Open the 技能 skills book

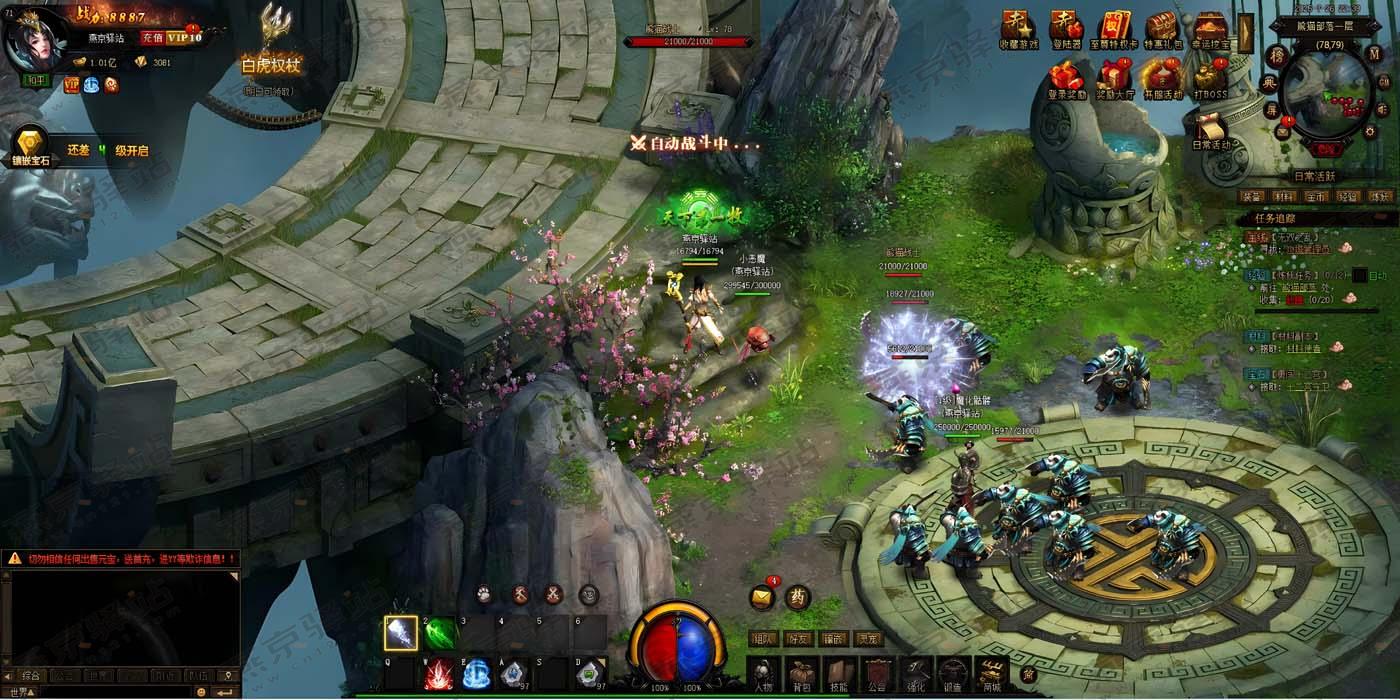coord(839,675)
